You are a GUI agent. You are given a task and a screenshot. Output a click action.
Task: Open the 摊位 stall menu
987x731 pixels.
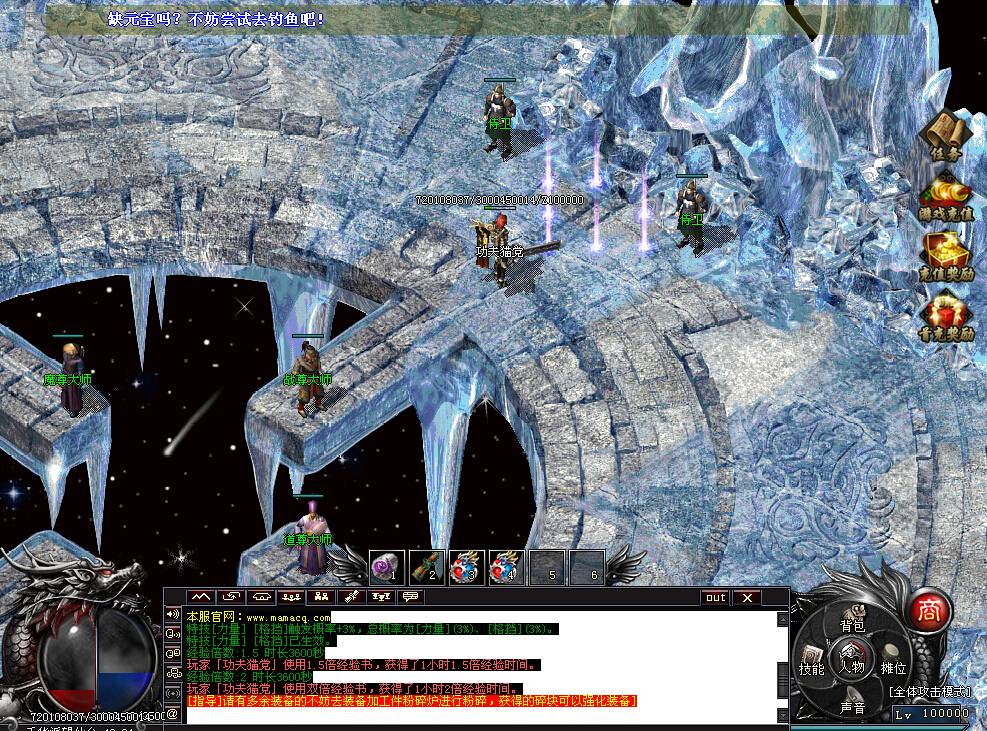click(893, 664)
